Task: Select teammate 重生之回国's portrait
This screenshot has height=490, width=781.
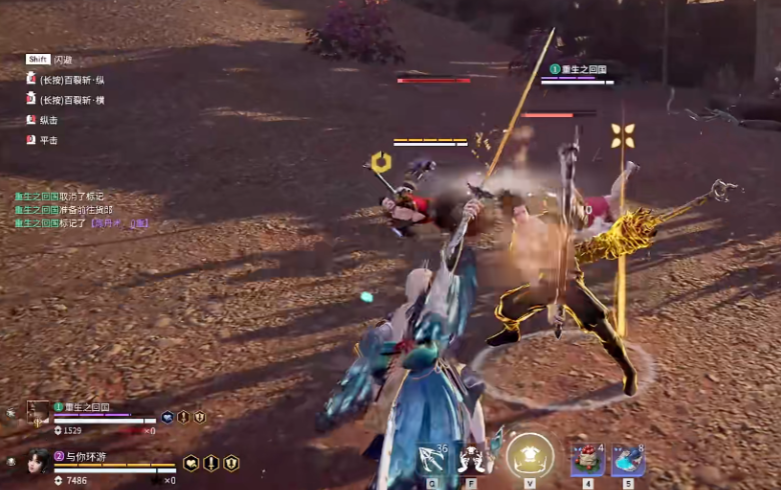Action: [39, 410]
